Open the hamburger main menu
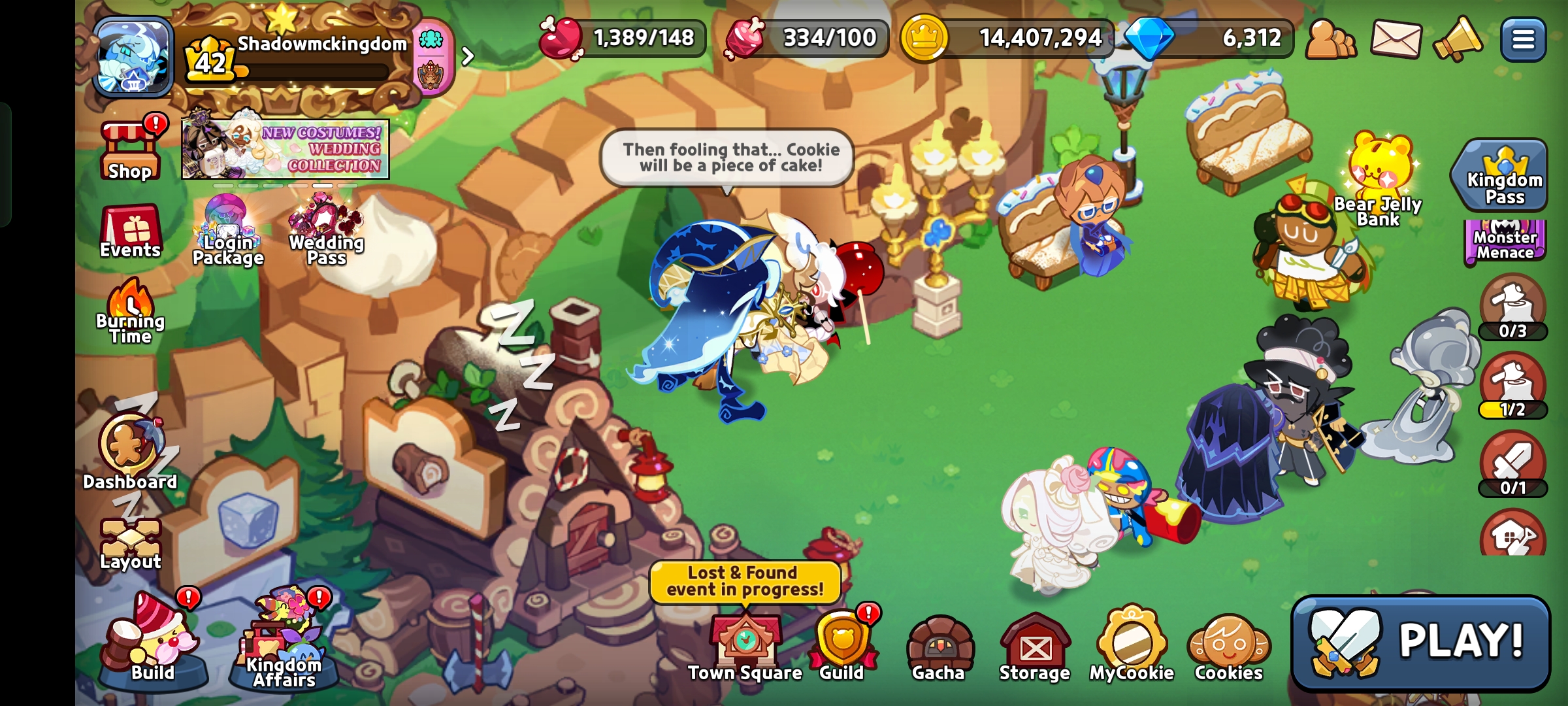The width and height of the screenshot is (1568, 706). 1523,40
